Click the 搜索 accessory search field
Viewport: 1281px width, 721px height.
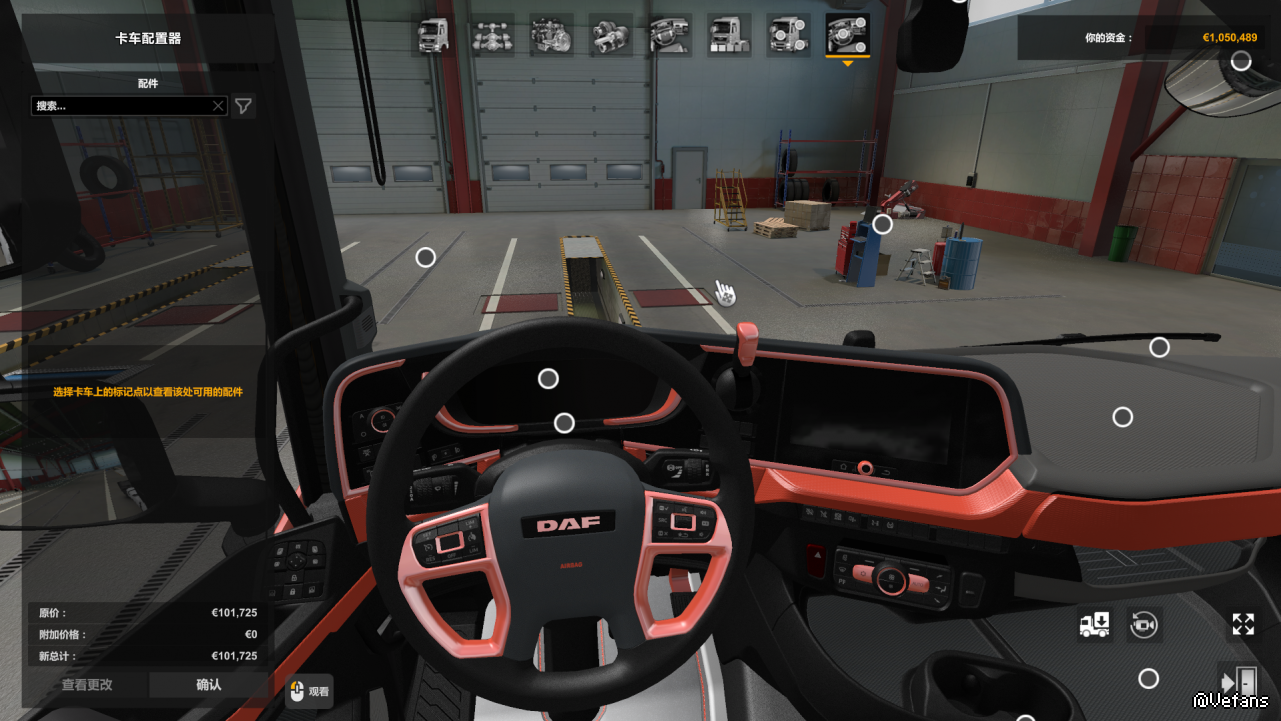point(120,105)
